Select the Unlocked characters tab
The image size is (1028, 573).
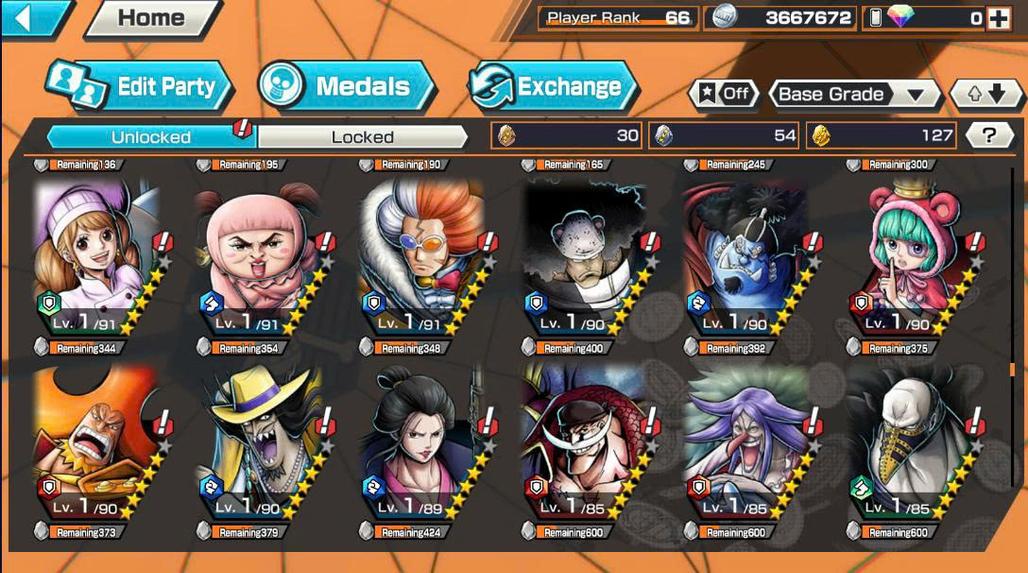151,136
